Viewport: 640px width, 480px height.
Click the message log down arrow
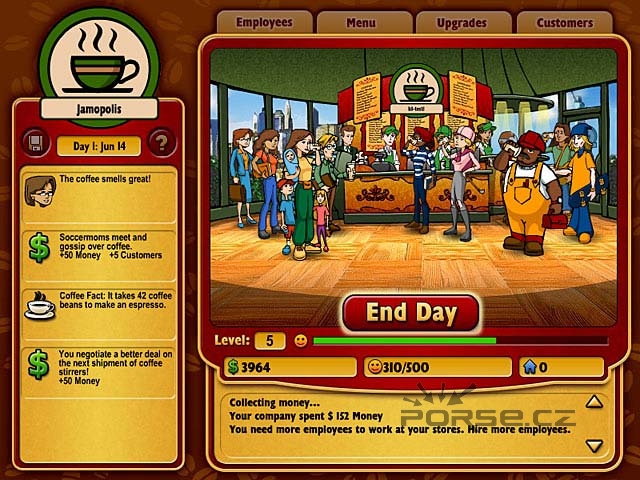[x=594, y=445]
